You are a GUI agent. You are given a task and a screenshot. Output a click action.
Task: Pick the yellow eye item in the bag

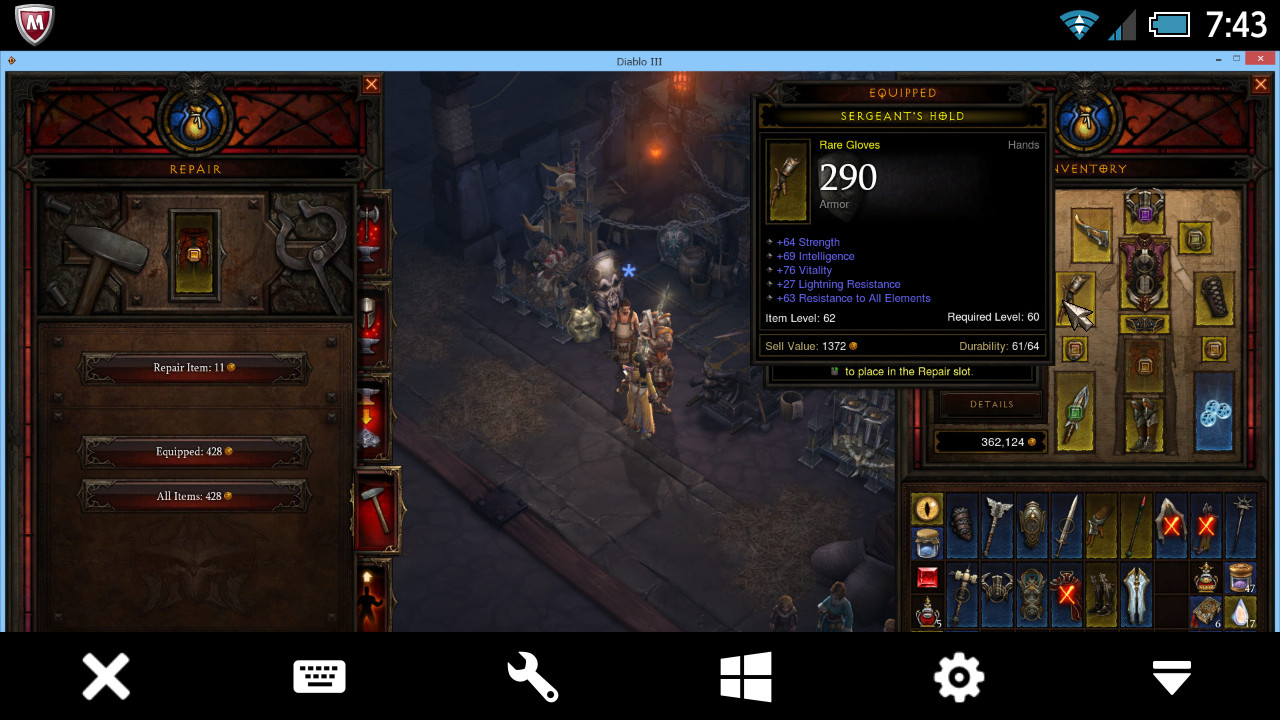click(x=927, y=509)
